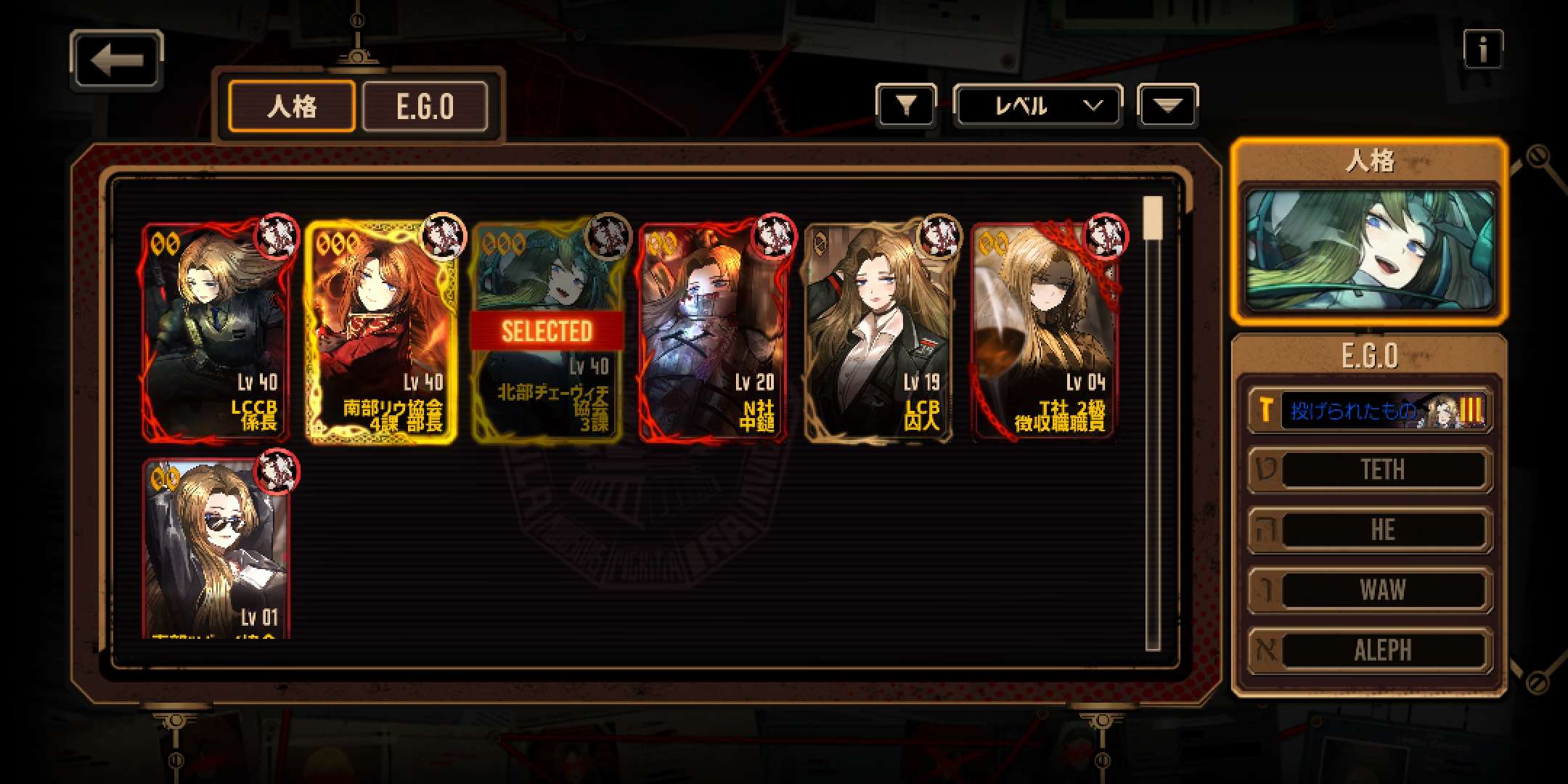This screenshot has height=784, width=1568.
Task: Toggle the sort order triangle button
Action: [x=1167, y=107]
